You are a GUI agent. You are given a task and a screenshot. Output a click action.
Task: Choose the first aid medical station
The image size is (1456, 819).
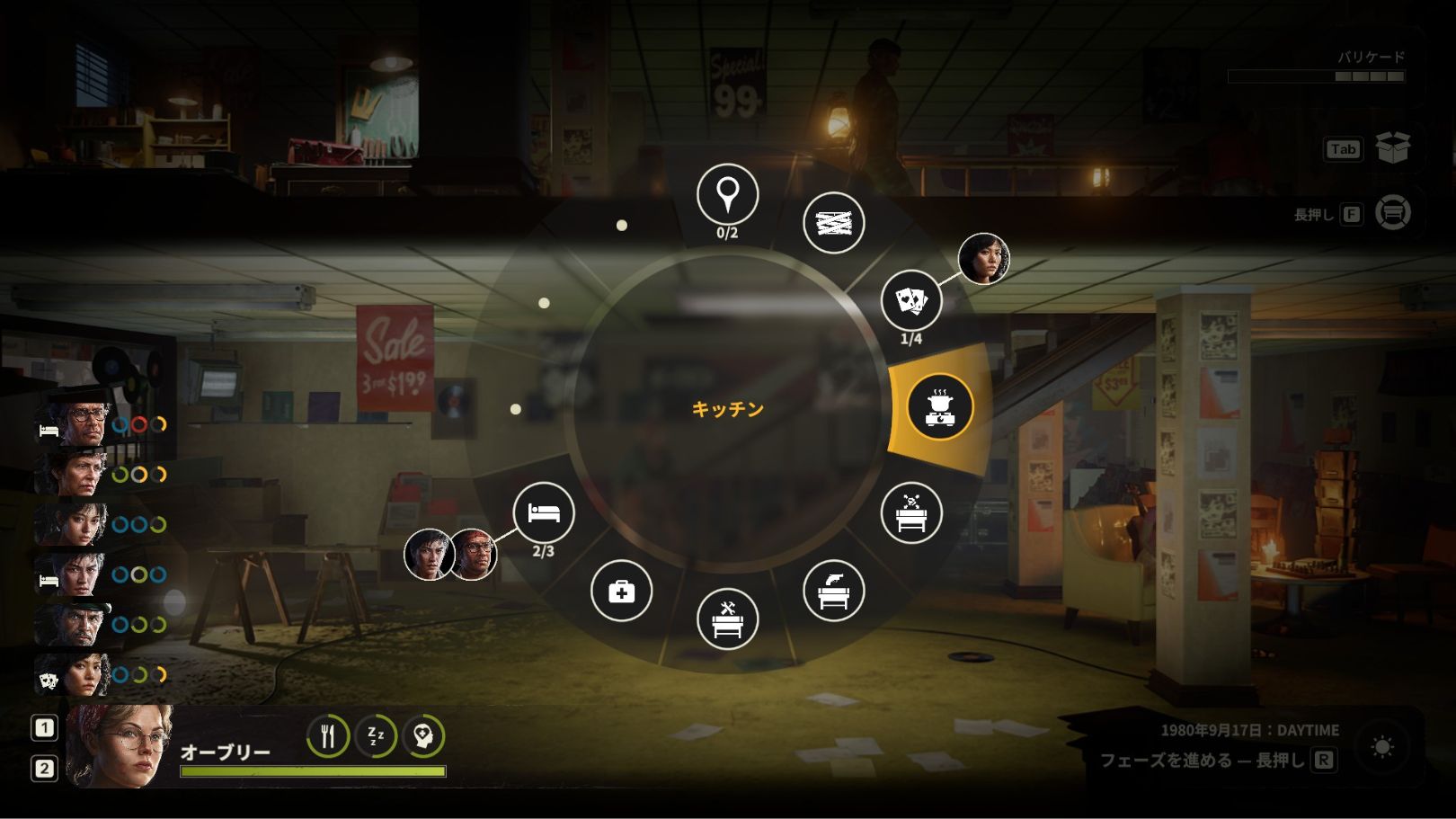[621, 591]
